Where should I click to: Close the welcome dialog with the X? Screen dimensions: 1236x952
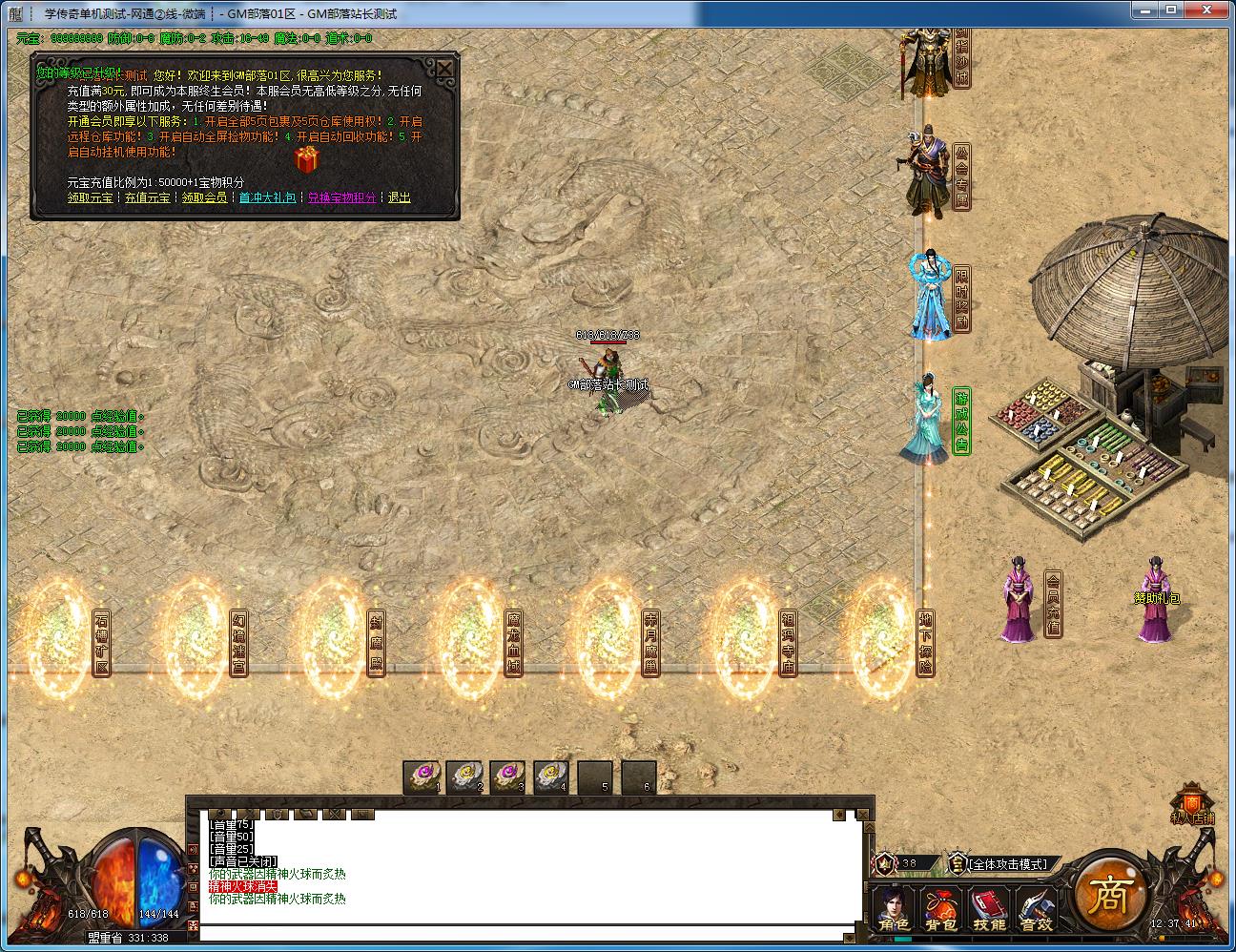coord(444,69)
